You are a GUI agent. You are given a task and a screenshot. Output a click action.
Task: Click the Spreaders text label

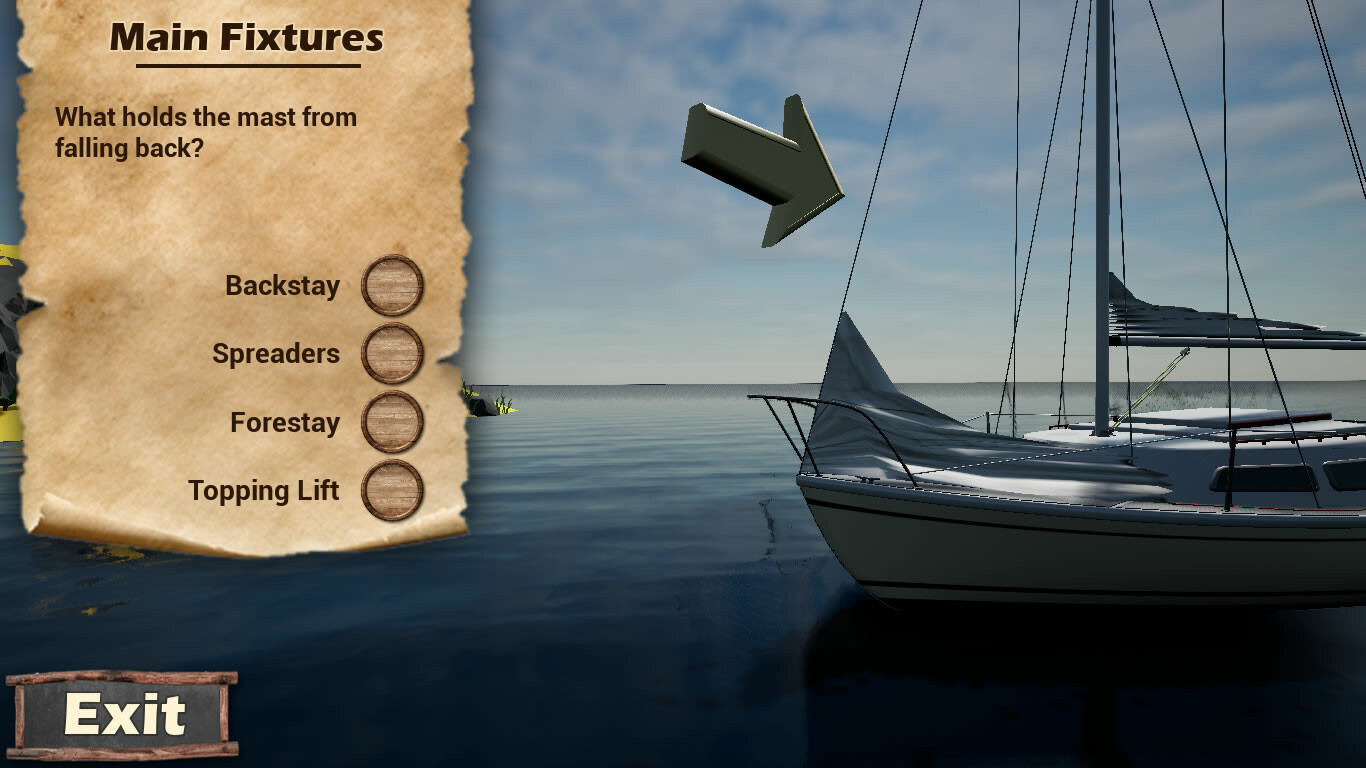click(276, 353)
